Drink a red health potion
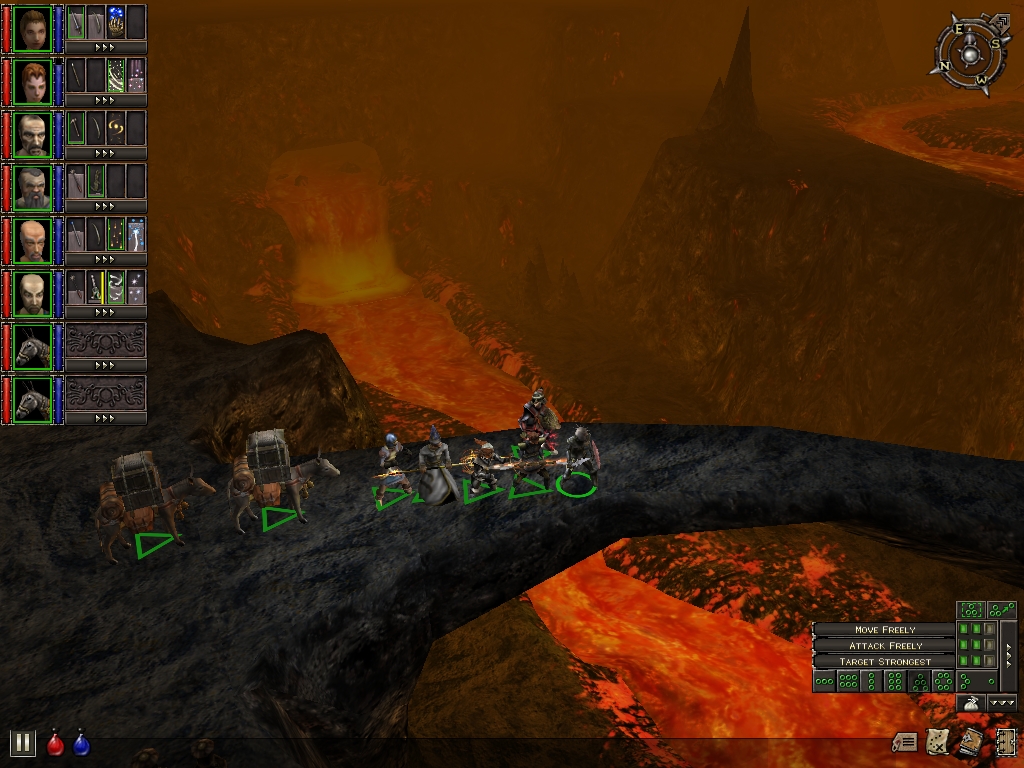 pos(56,744)
